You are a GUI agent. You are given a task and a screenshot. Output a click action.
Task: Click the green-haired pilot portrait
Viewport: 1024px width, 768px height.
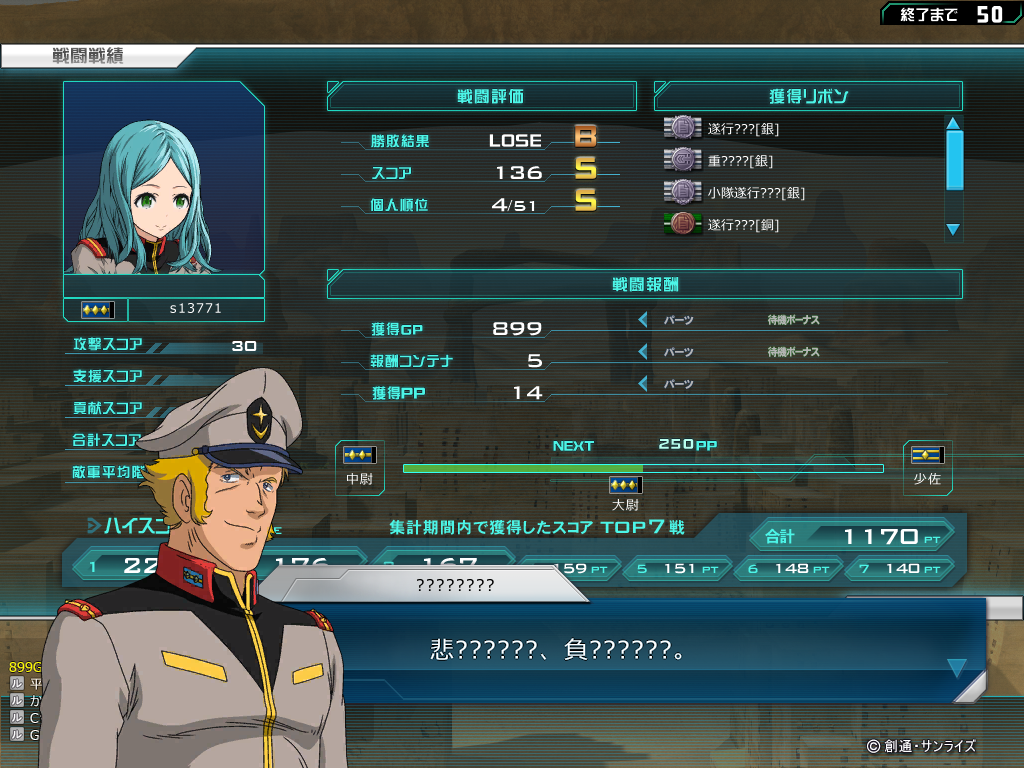(x=164, y=178)
